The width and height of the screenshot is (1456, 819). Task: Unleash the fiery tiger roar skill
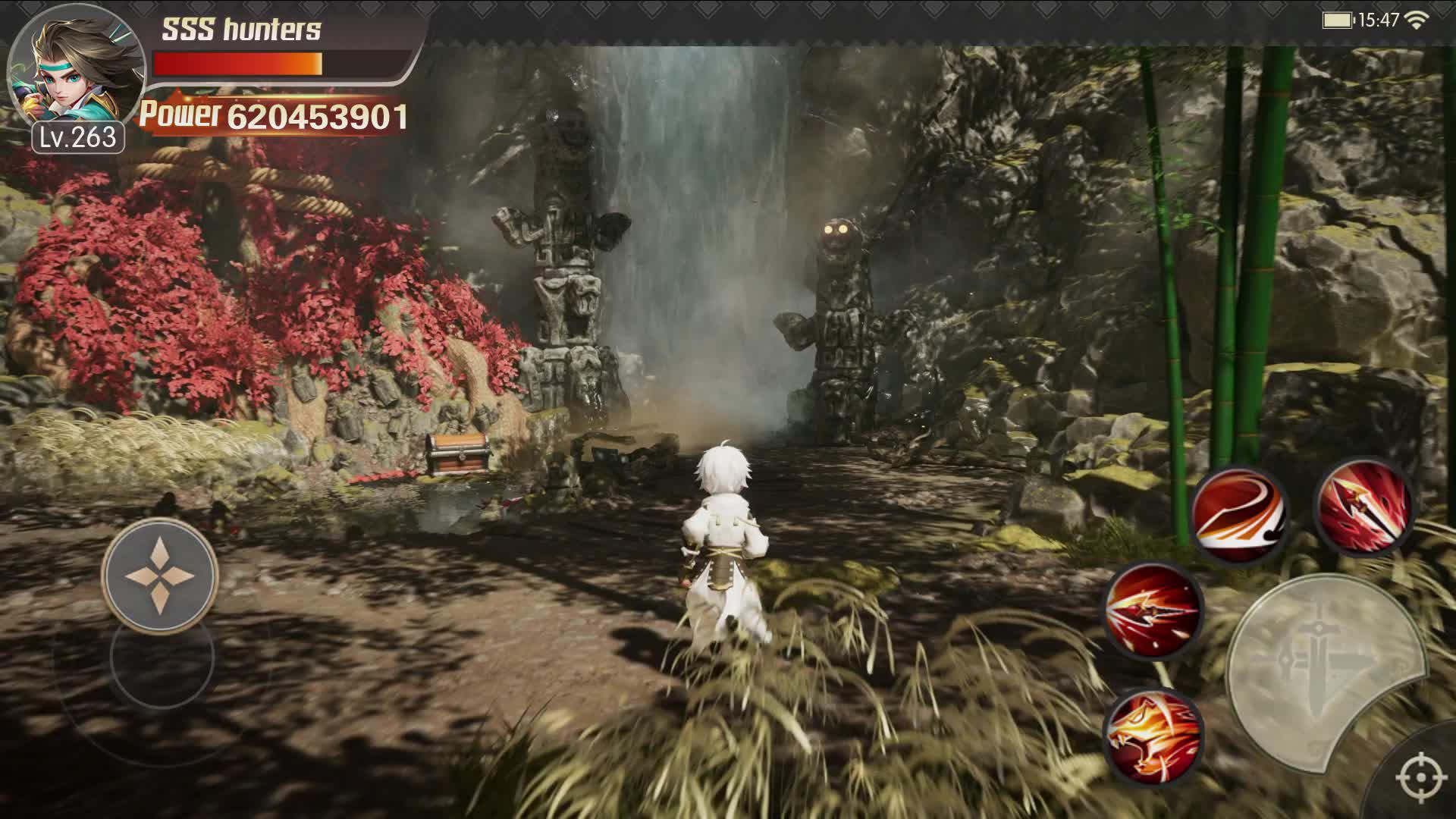pos(1153,736)
